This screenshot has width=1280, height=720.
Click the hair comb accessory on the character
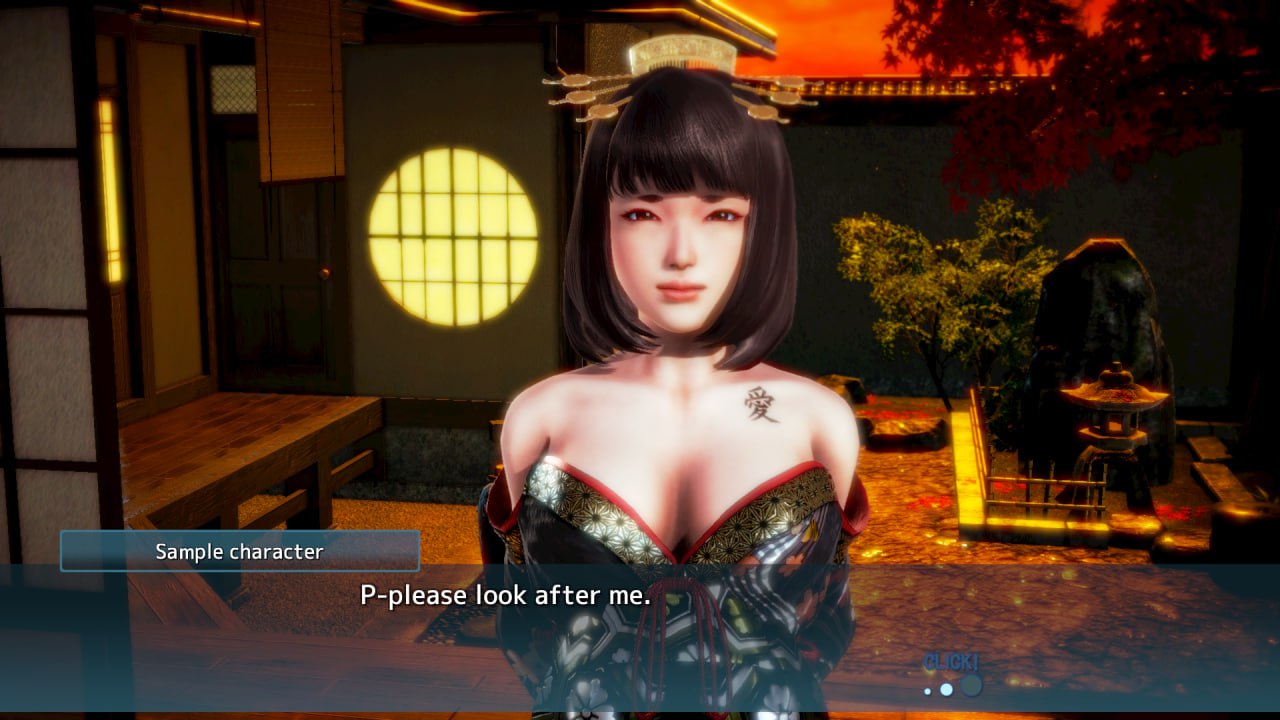click(x=685, y=55)
